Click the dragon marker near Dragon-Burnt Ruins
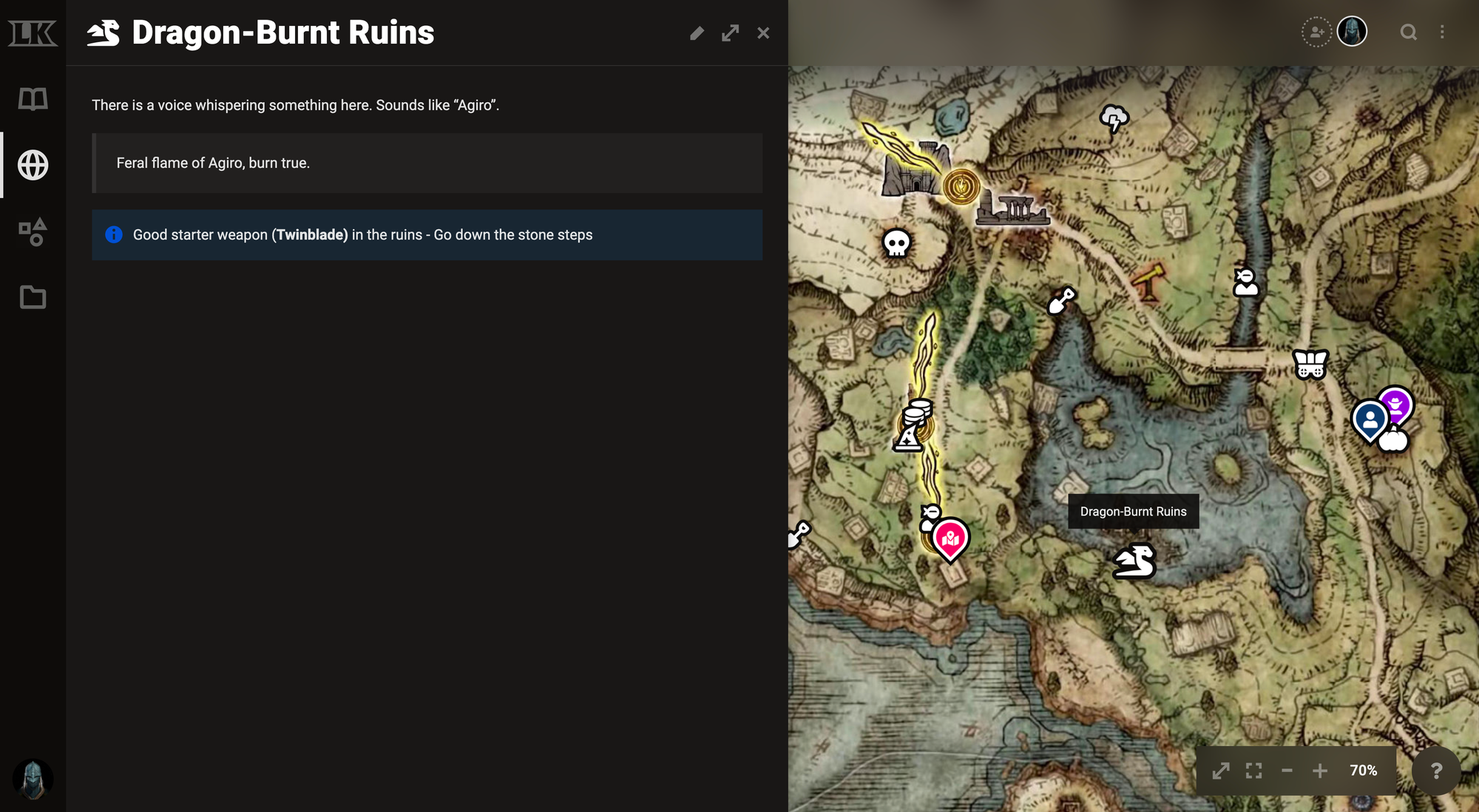 pos(1134,561)
